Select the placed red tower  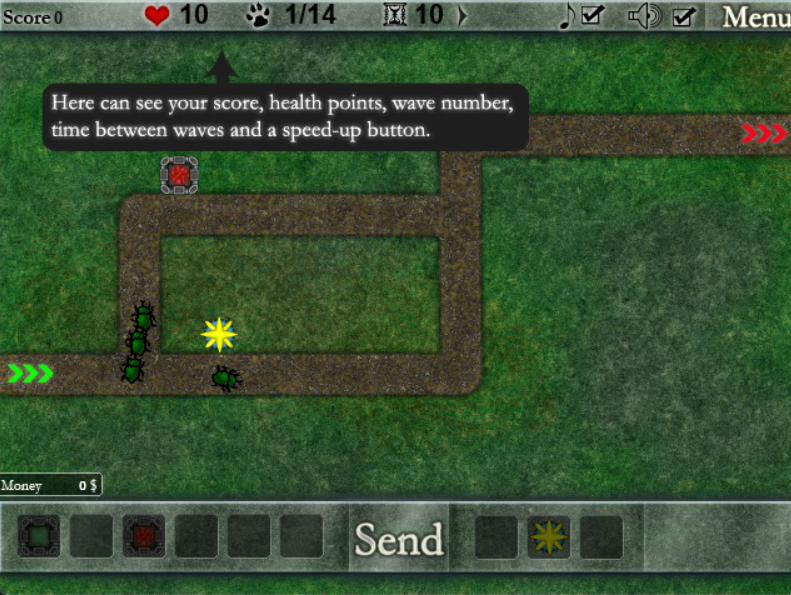tap(179, 175)
